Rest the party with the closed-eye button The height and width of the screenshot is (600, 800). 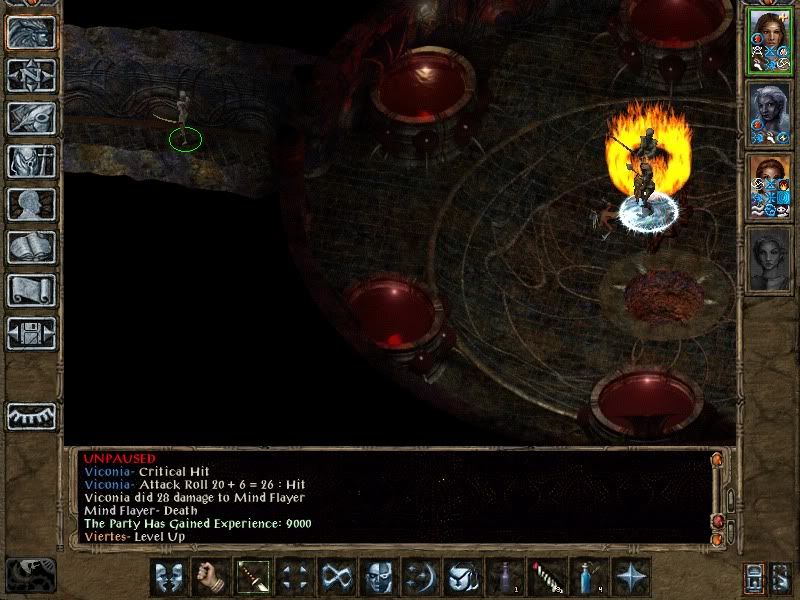(x=31, y=415)
